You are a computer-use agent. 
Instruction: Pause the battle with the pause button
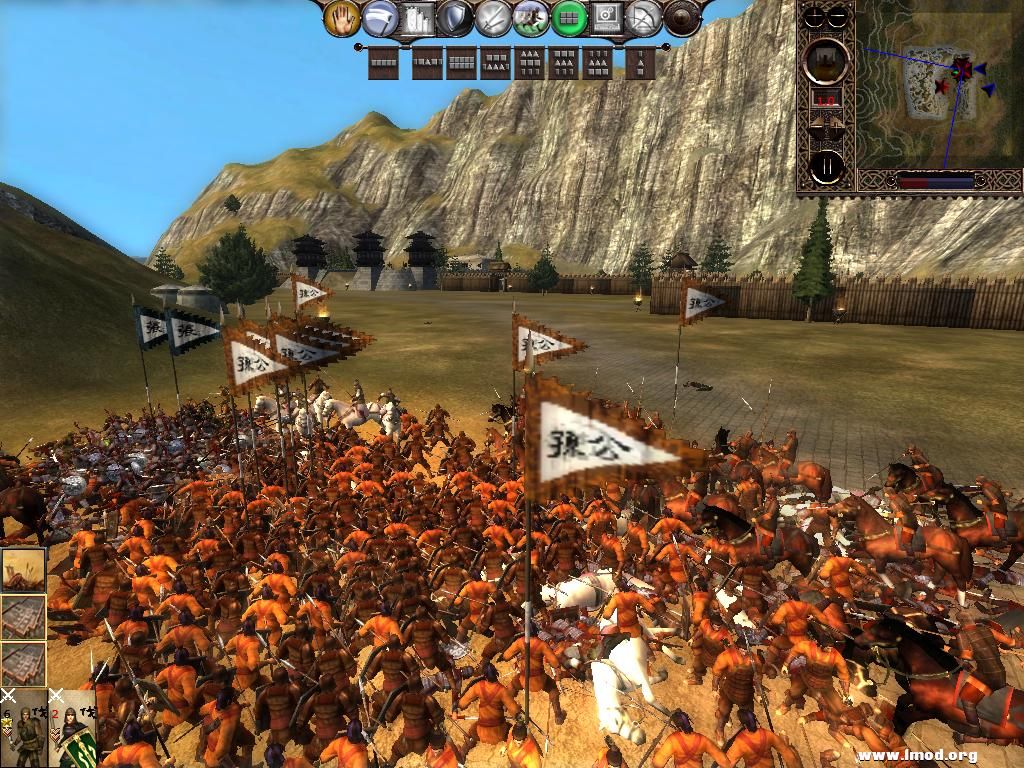[x=826, y=167]
